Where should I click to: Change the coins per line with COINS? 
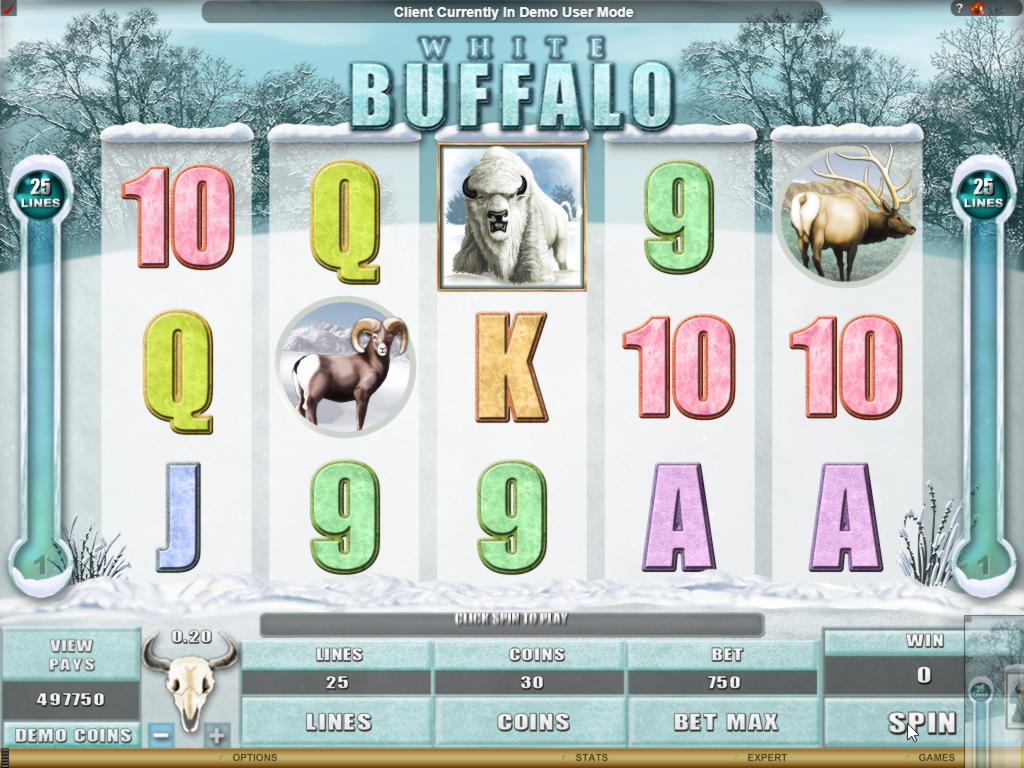point(532,722)
